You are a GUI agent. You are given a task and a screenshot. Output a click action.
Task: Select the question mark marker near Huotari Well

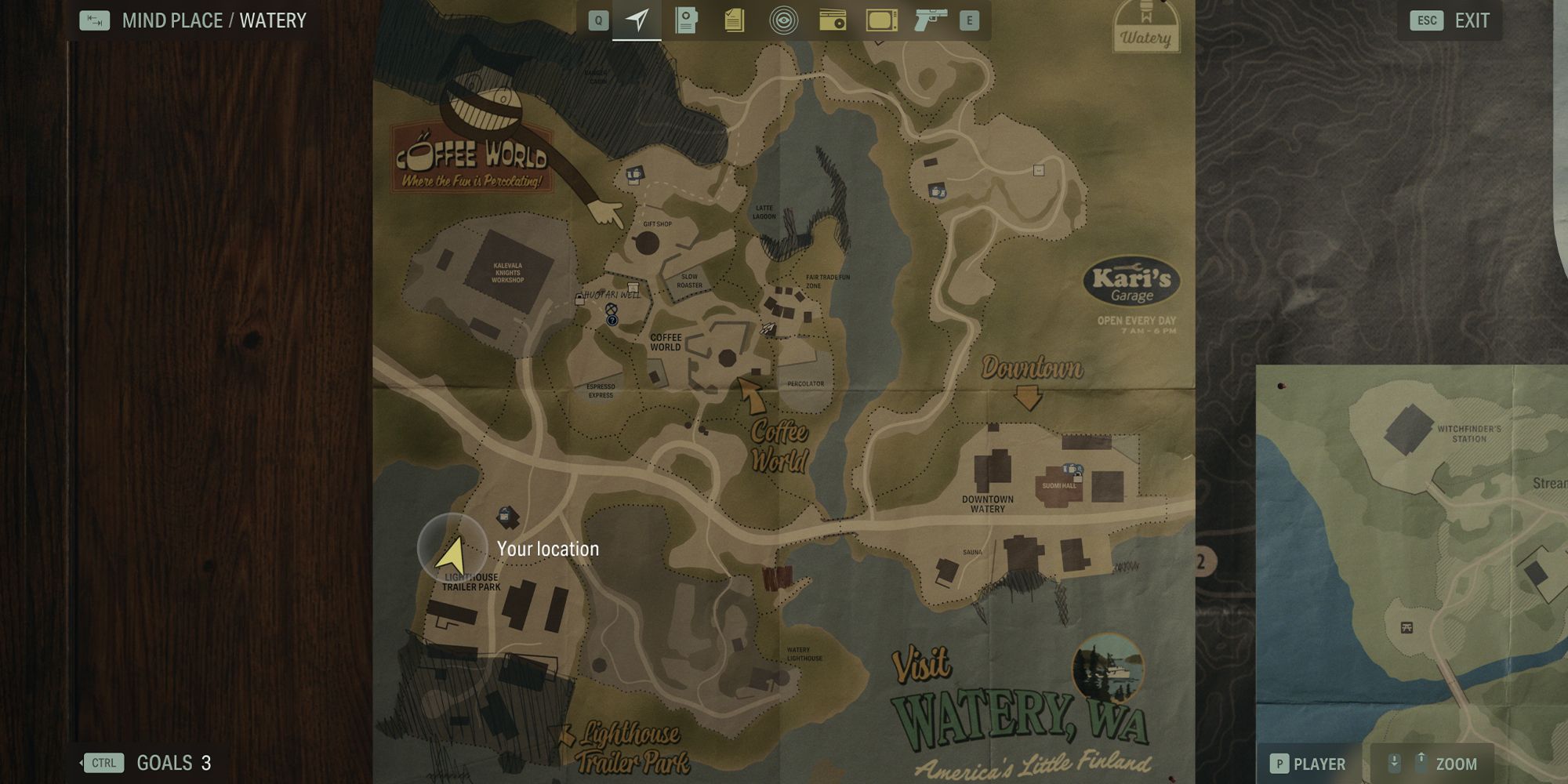point(612,319)
